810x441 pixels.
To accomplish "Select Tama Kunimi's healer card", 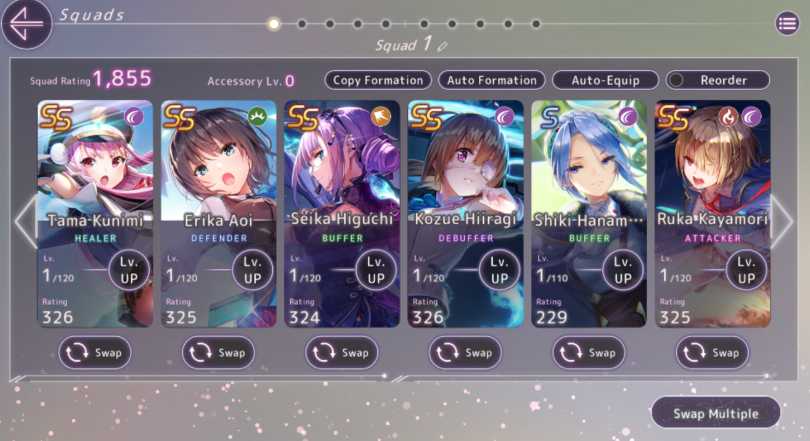I will click(95, 170).
